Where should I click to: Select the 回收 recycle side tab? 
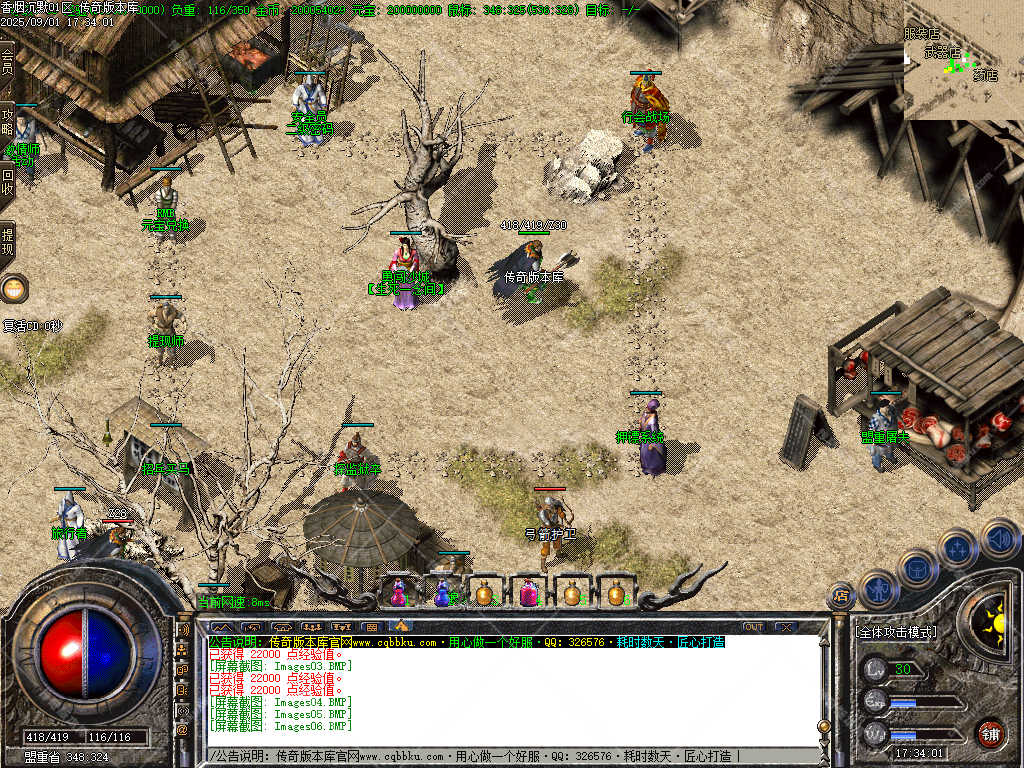click(7, 180)
